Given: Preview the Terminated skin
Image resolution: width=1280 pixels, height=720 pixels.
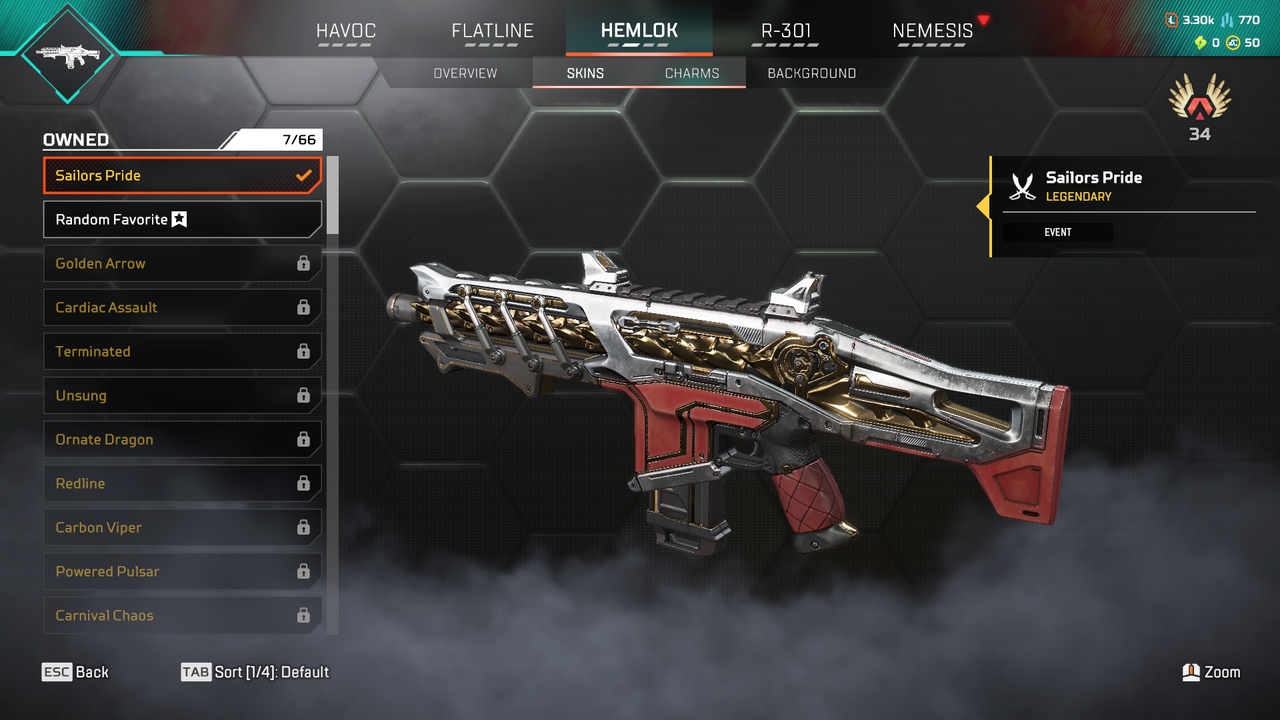Looking at the screenshot, I should pos(182,352).
